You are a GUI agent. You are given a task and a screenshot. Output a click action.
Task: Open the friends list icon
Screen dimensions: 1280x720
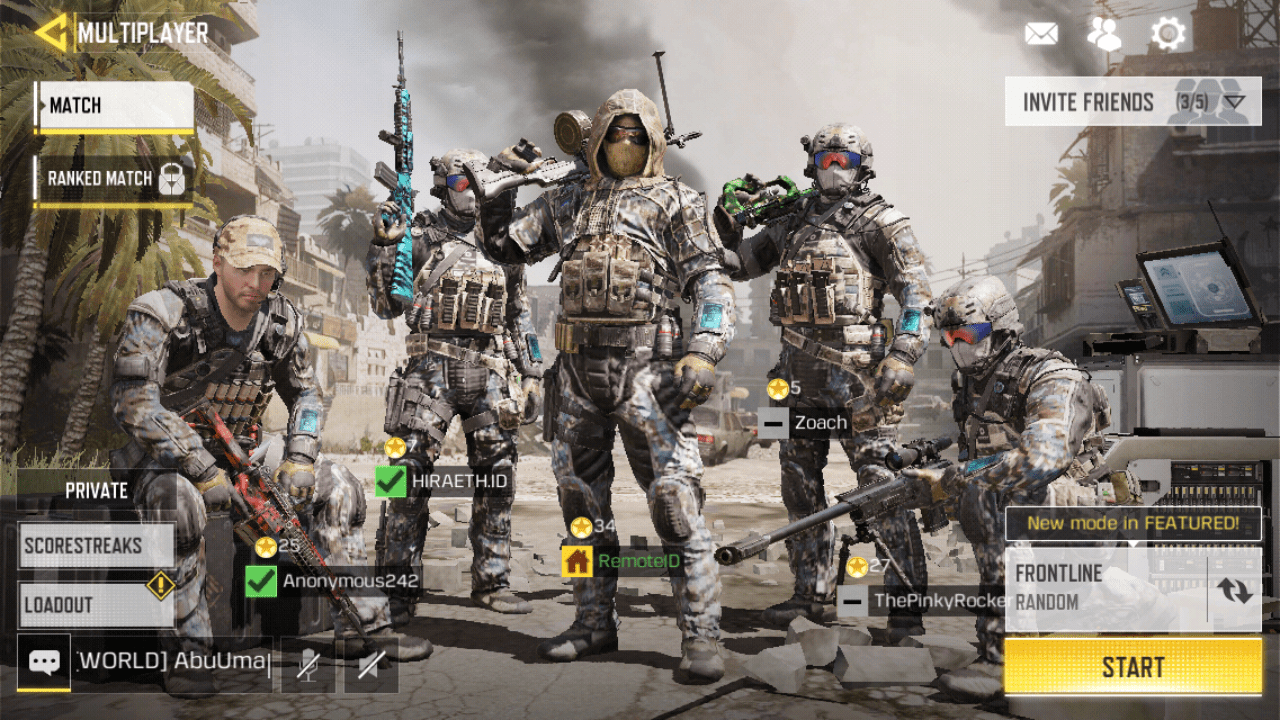pyautogui.click(x=1104, y=34)
